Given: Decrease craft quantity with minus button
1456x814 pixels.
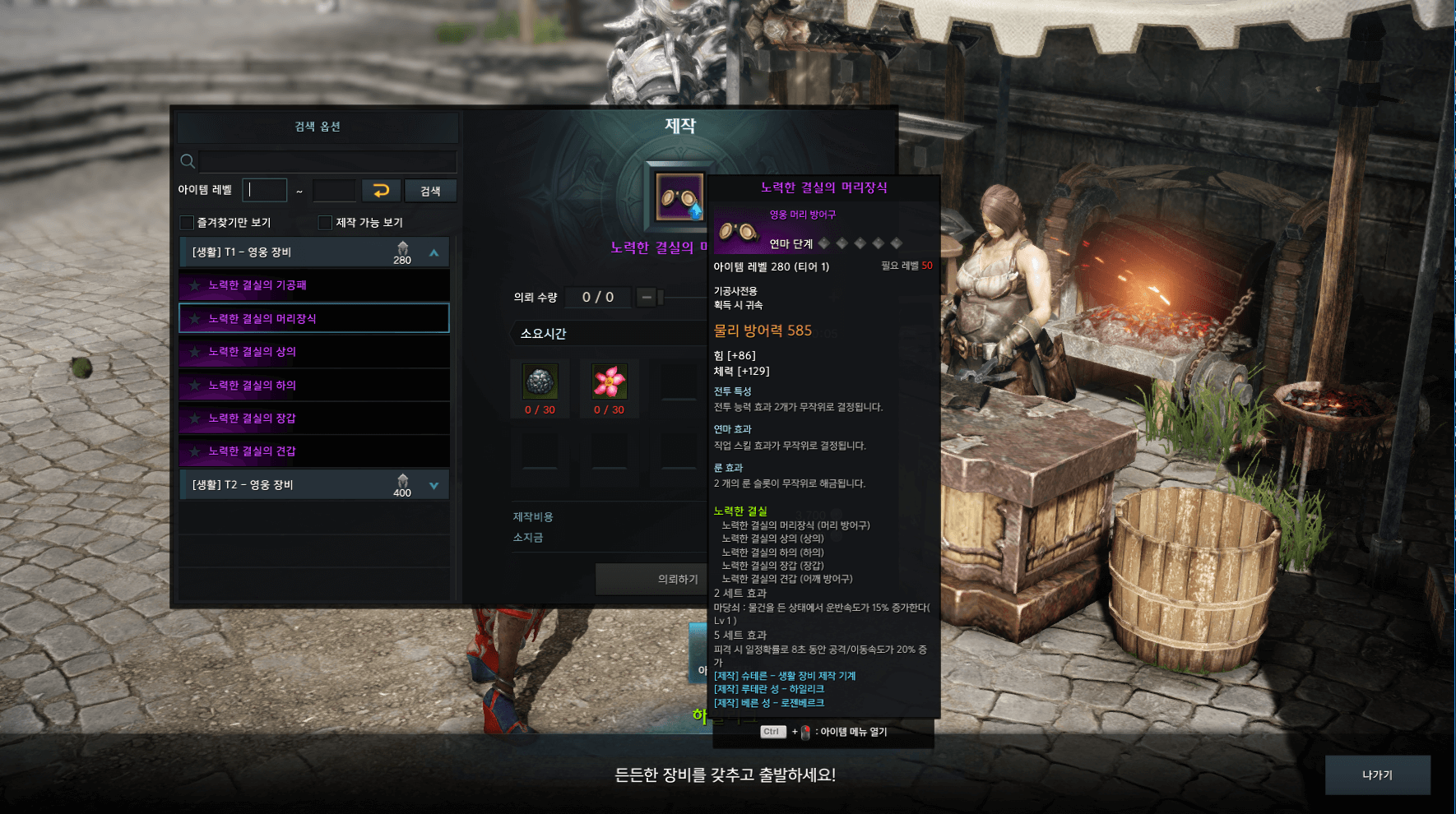Looking at the screenshot, I should click(x=647, y=297).
